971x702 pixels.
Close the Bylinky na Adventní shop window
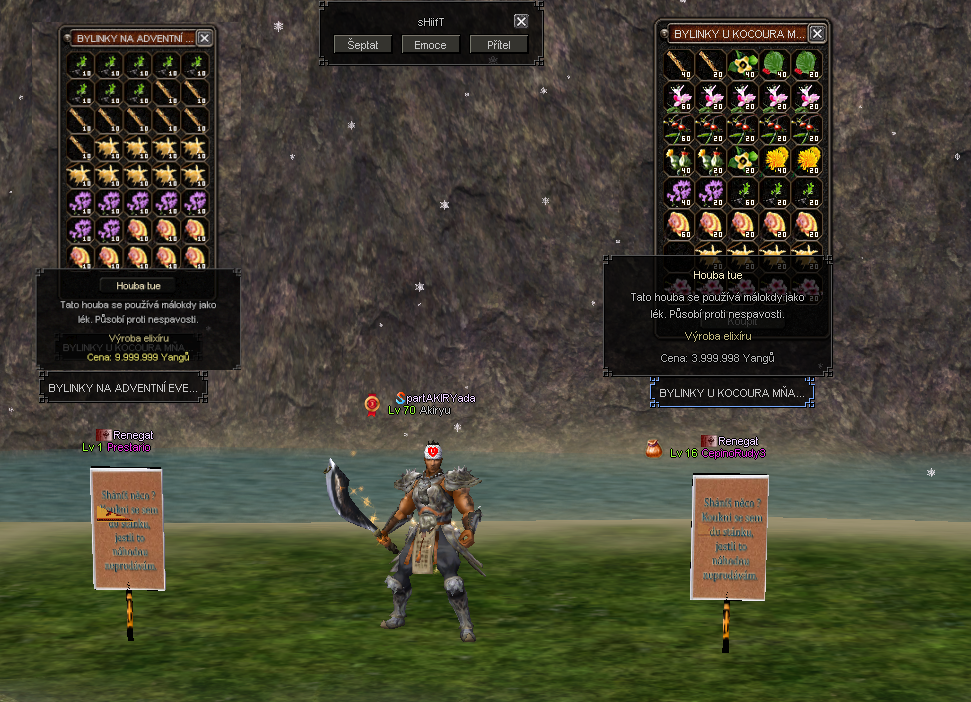click(x=204, y=38)
